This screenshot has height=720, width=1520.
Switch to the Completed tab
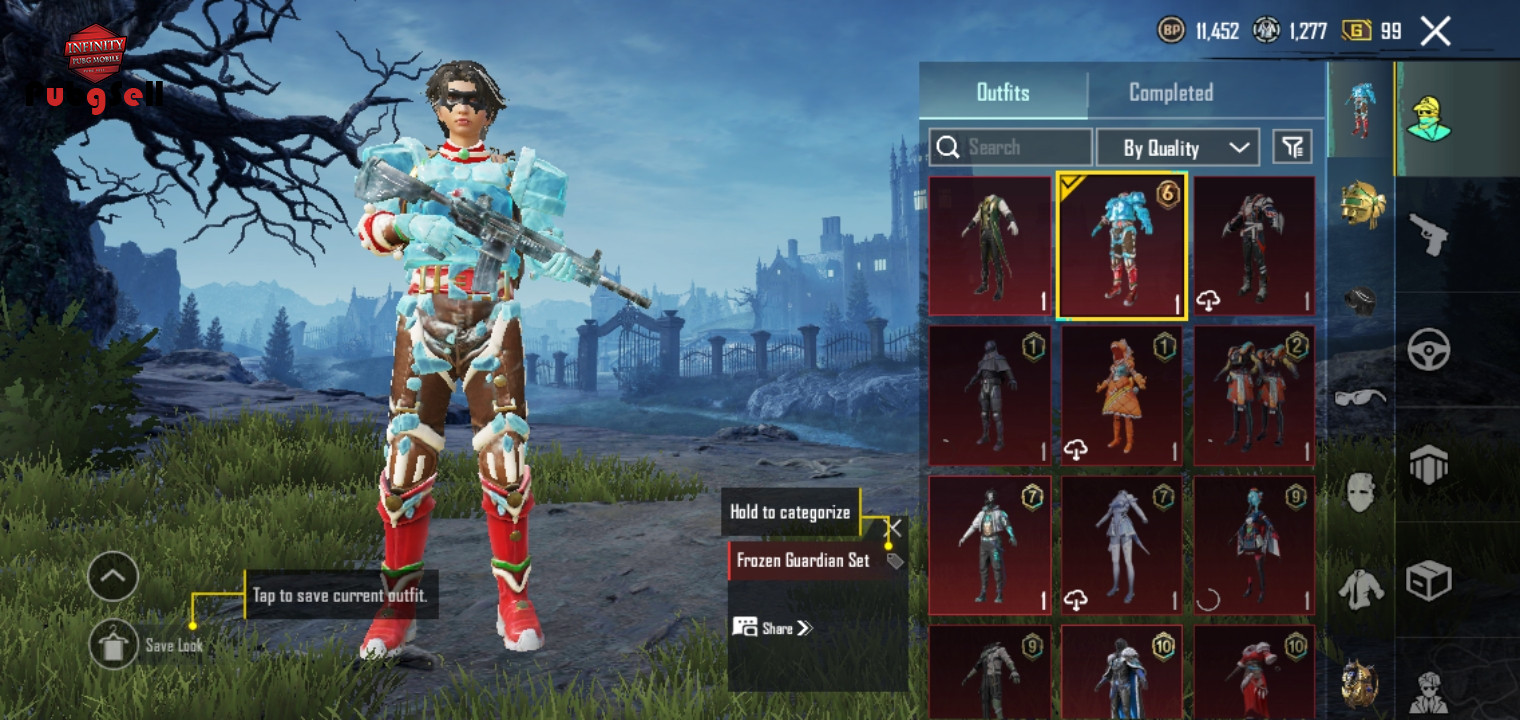1170,93
